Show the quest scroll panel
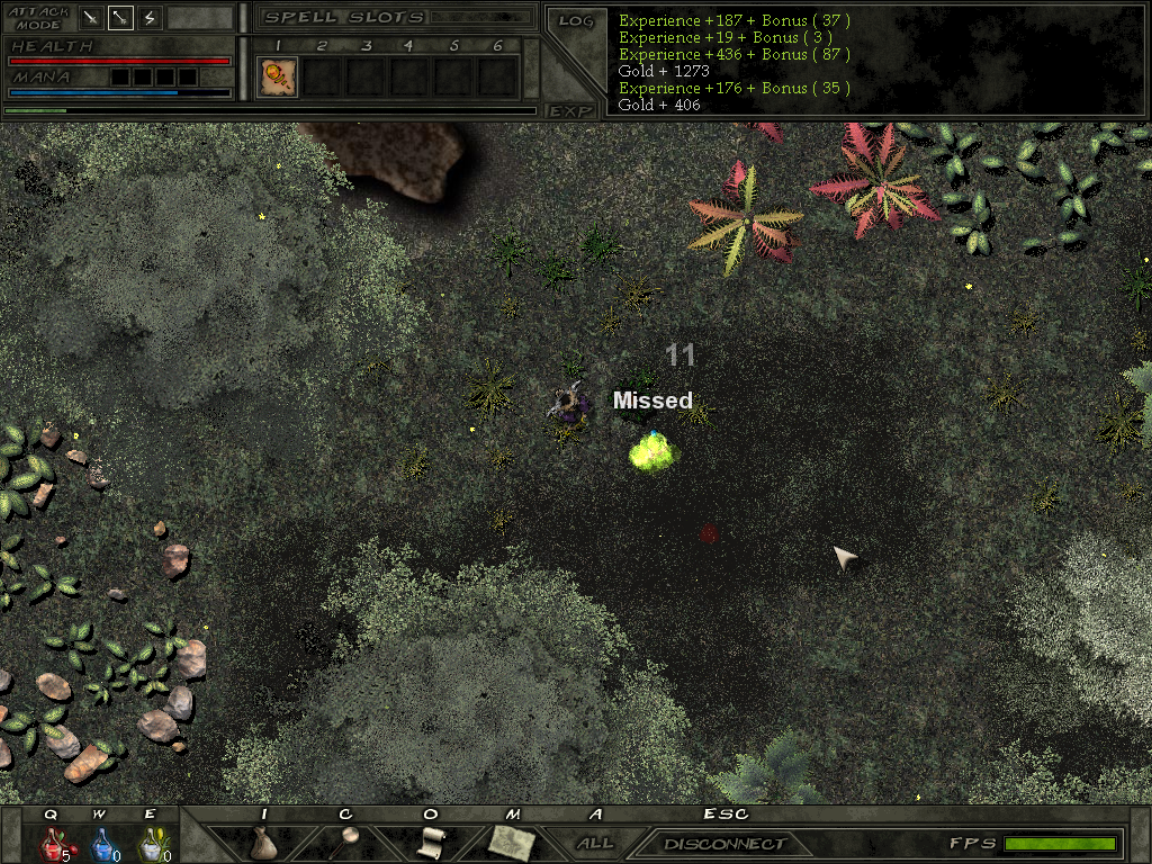The height and width of the screenshot is (864, 1152). coord(430,842)
